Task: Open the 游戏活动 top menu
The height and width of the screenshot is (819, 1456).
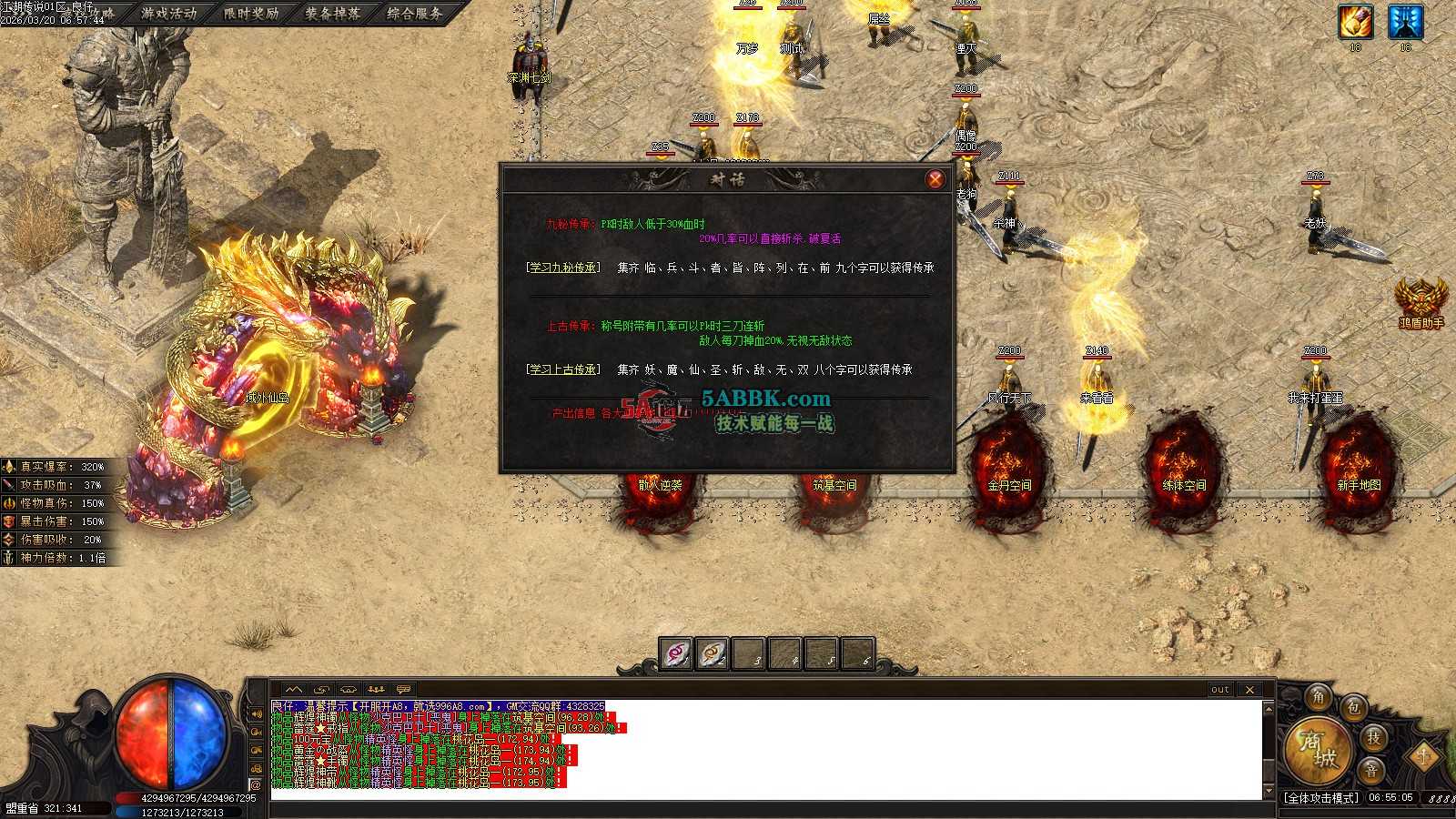Action: [169, 14]
